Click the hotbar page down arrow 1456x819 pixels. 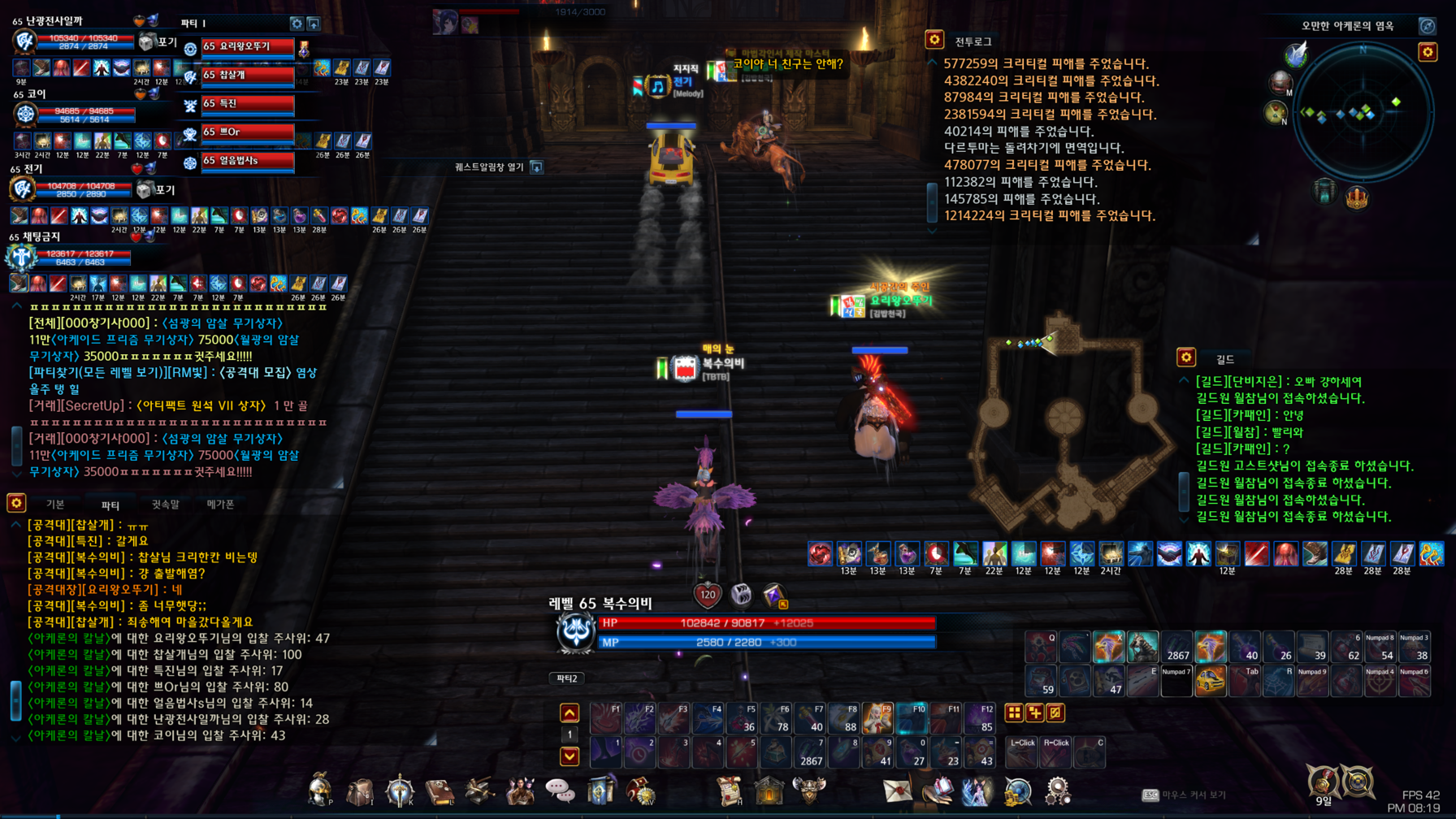[x=570, y=756]
